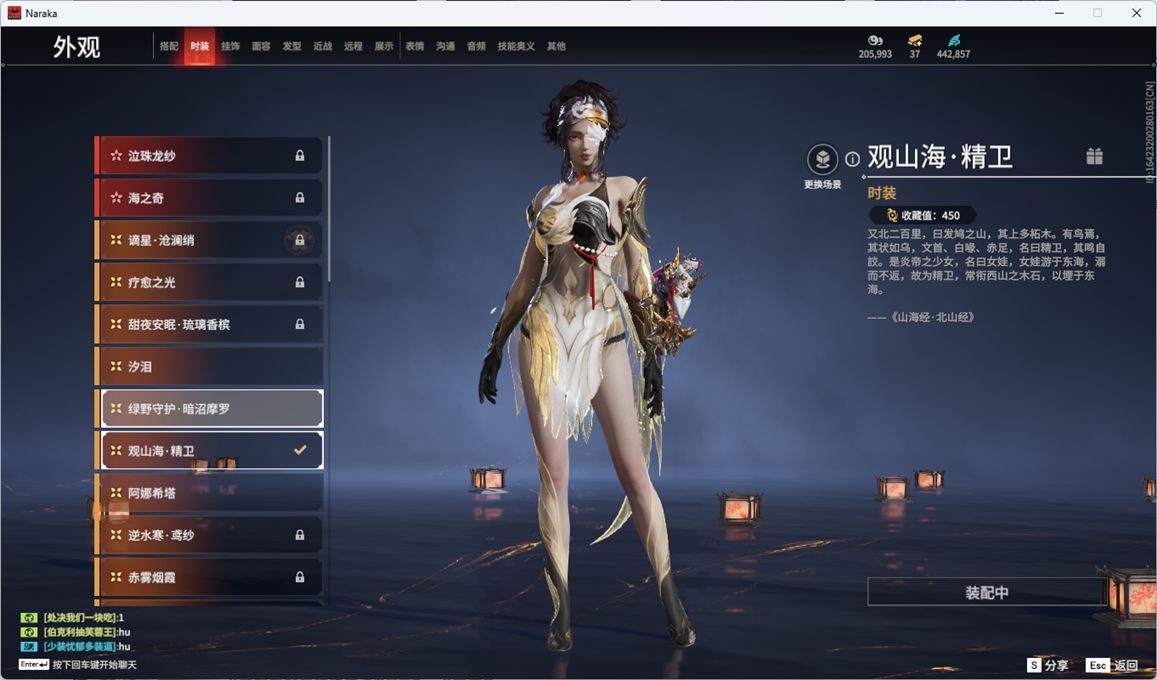Open the 挂饰 accessories tab
This screenshot has width=1157, height=680.
pos(230,46)
